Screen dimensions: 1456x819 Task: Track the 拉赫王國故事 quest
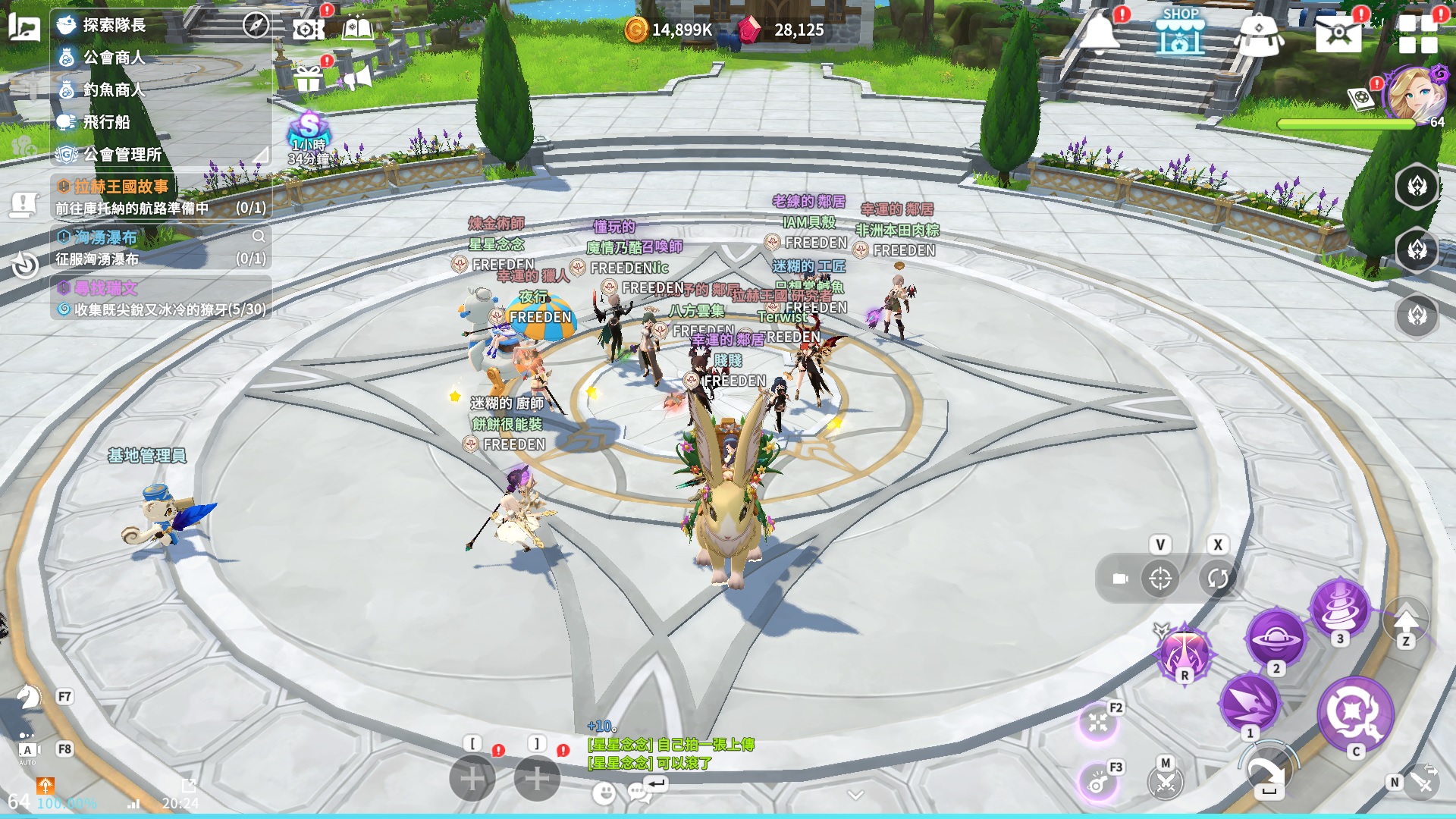[121, 187]
